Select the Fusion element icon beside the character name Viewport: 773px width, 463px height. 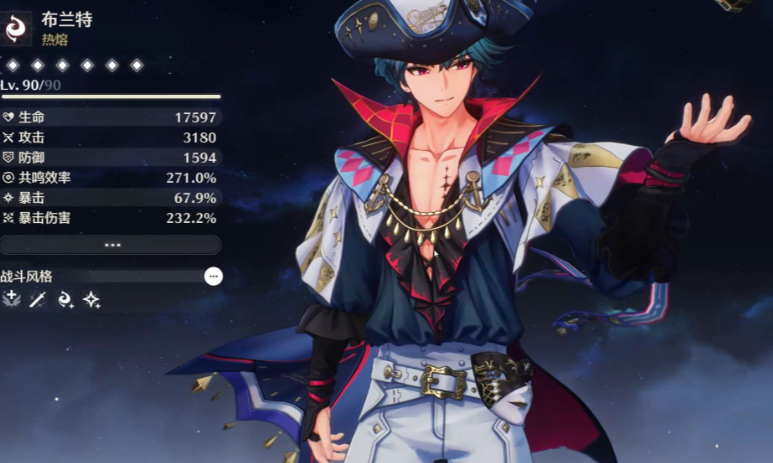pos(15,27)
